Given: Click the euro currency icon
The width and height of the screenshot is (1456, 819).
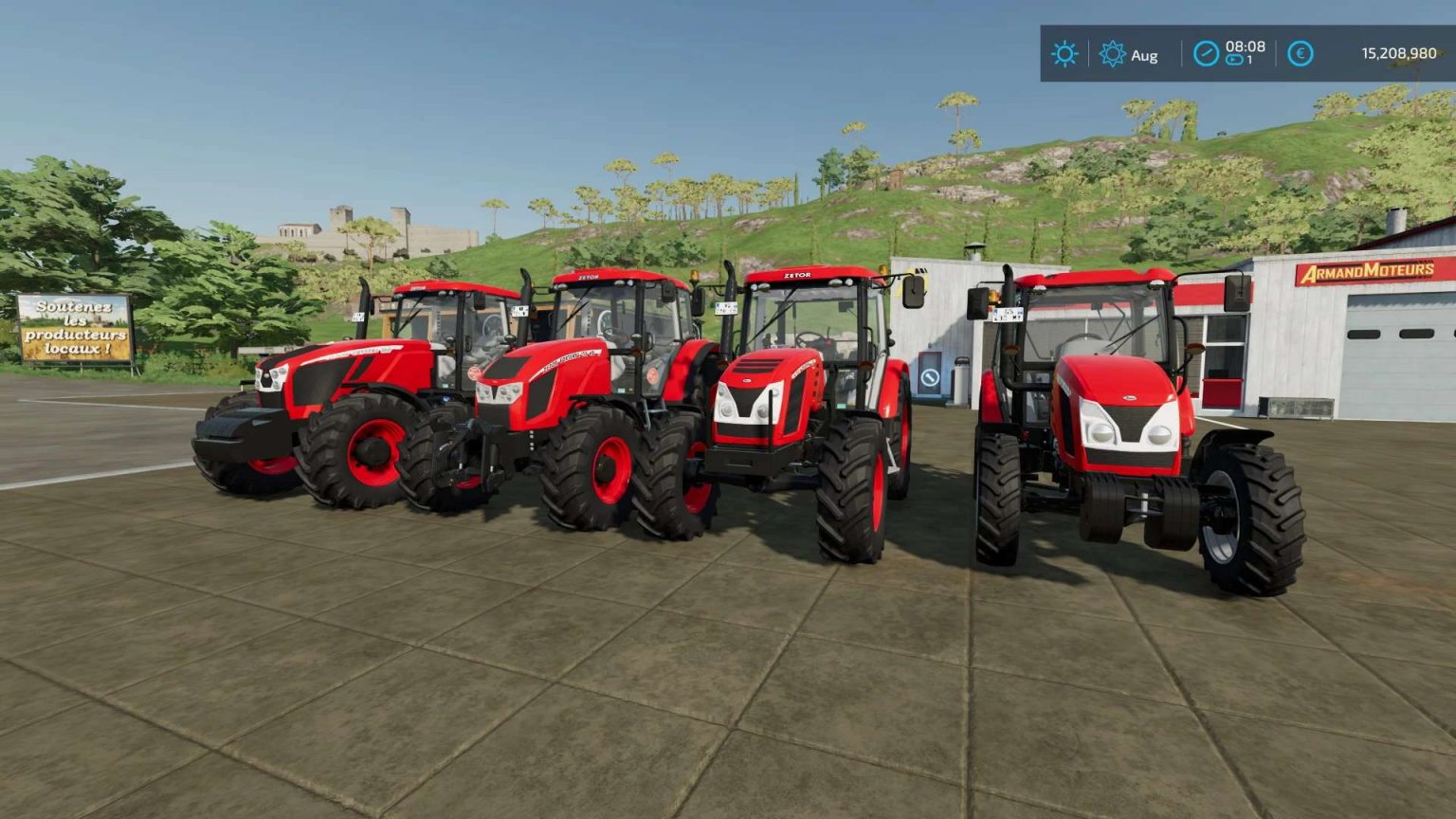Looking at the screenshot, I should click(x=1299, y=53).
